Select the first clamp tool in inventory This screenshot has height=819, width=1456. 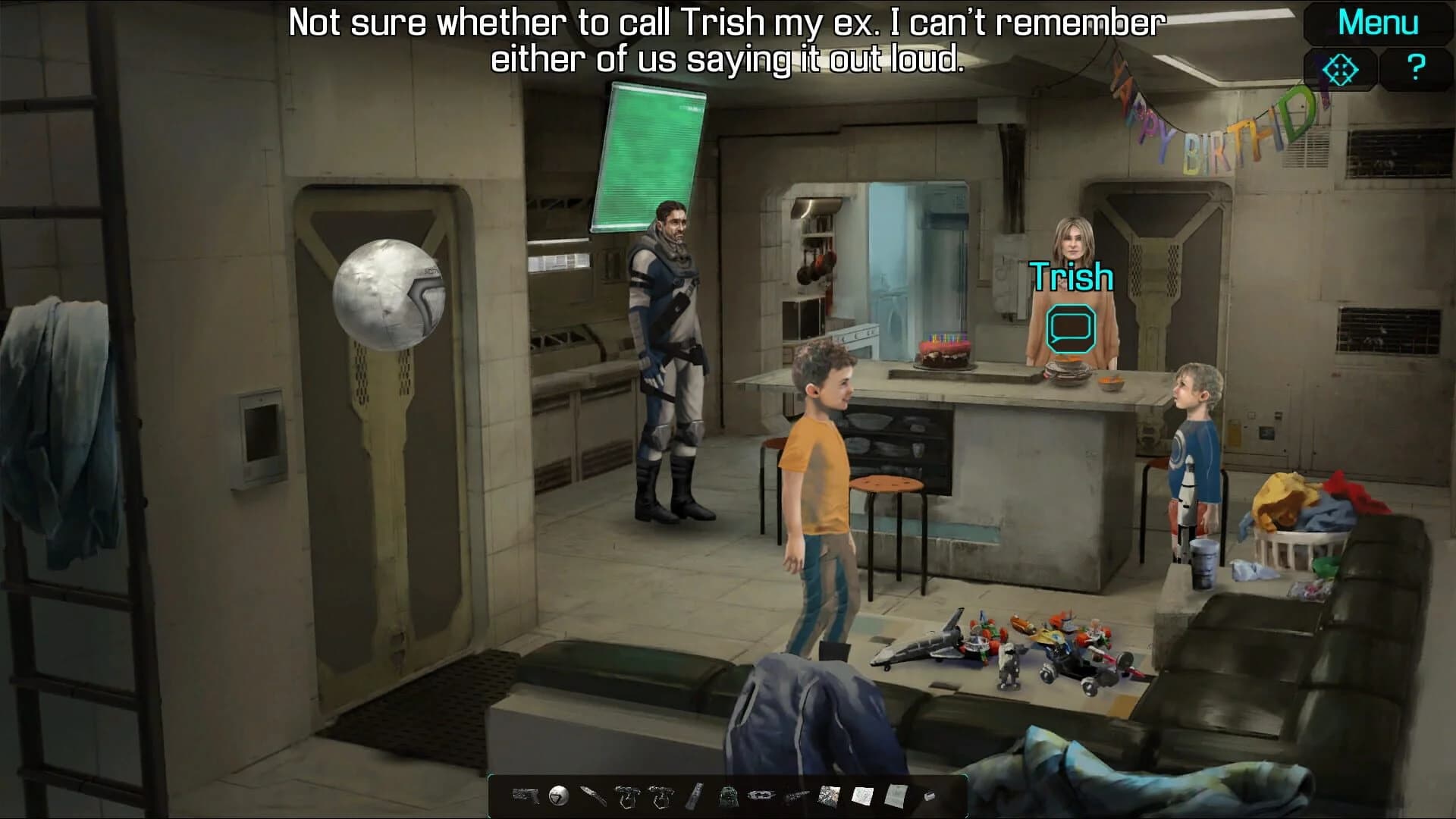tap(627, 798)
